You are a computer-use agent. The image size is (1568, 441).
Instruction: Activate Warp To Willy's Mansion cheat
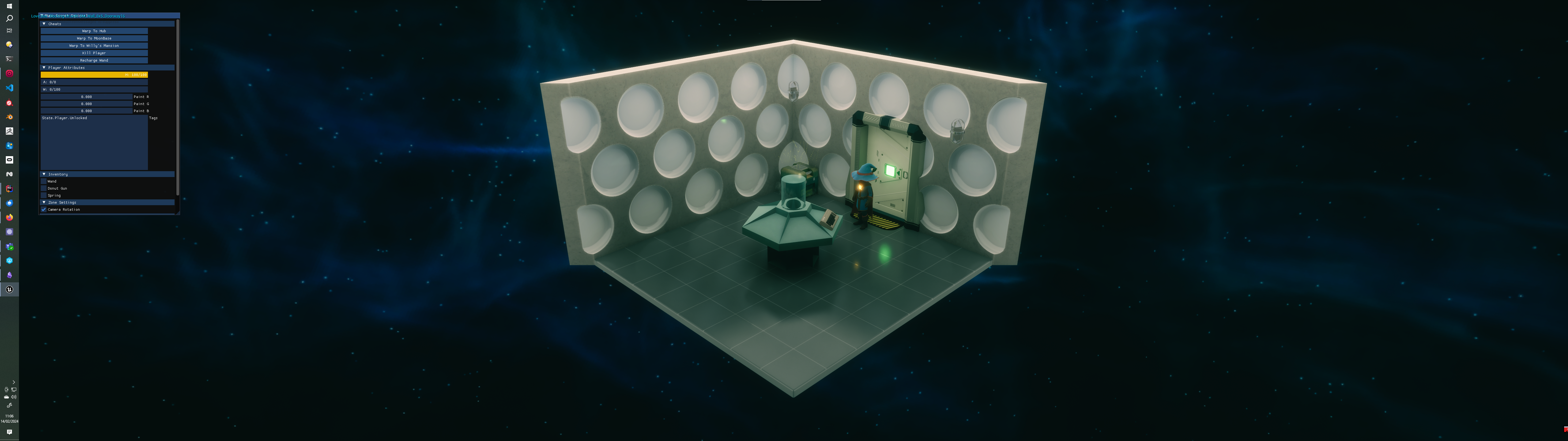[x=94, y=46]
